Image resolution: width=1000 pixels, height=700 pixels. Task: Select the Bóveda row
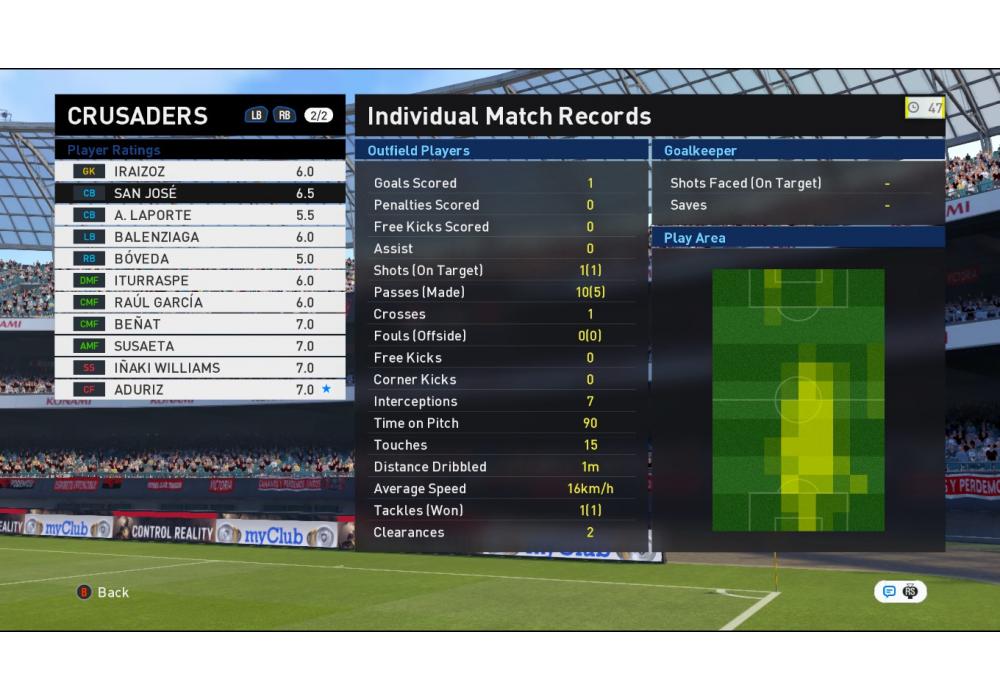click(200, 259)
